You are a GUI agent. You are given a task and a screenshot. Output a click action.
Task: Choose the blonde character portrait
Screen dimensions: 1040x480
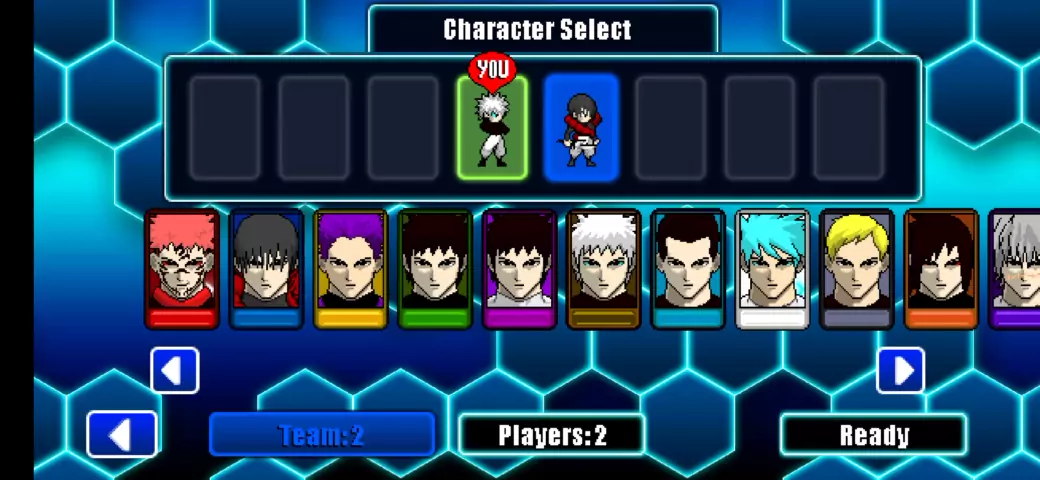tap(857, 268)
